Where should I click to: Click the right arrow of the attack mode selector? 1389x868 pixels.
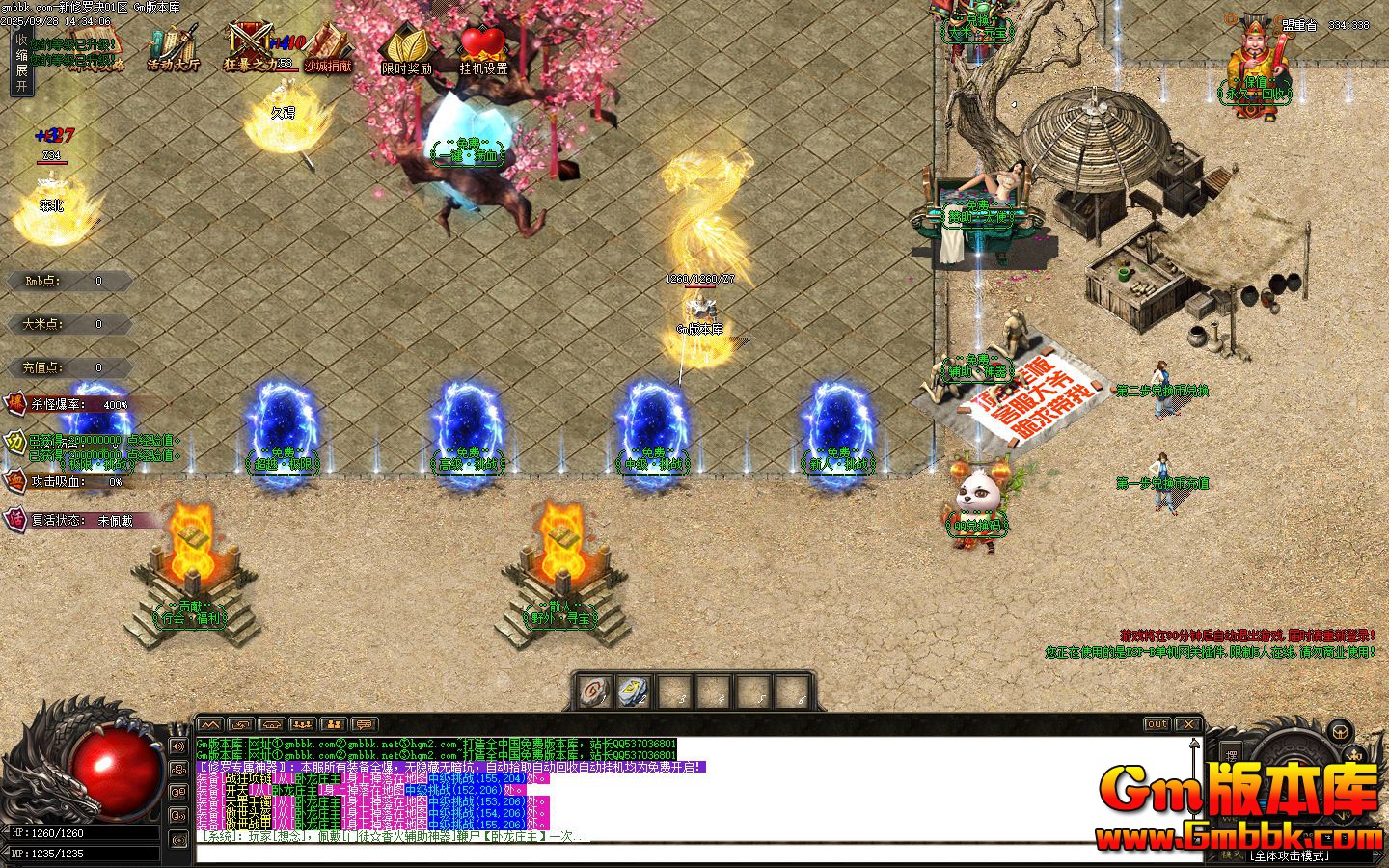point(1380,854)
